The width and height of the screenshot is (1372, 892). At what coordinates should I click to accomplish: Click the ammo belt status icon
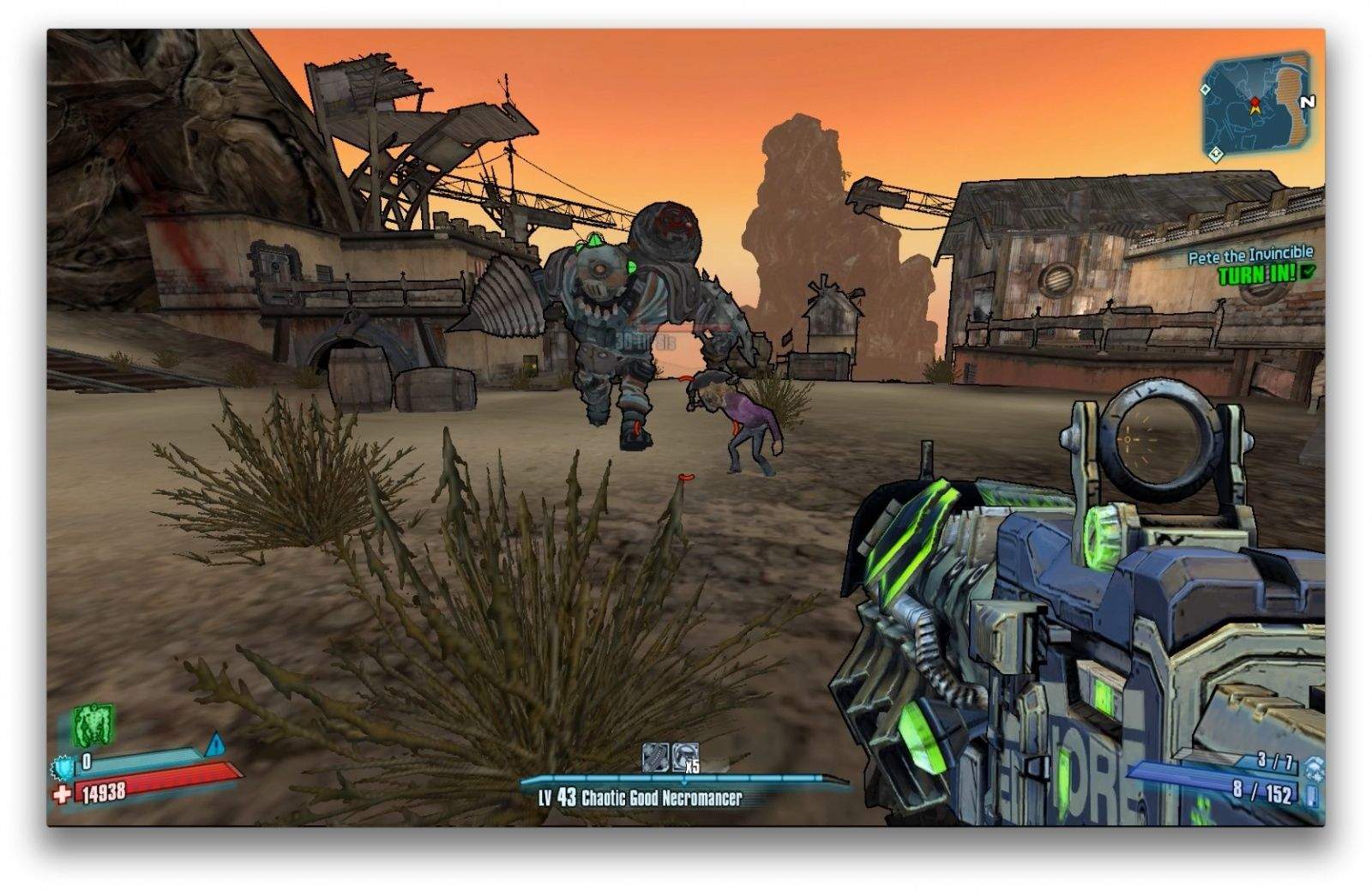pyautogui.click(x=655, y=756)
